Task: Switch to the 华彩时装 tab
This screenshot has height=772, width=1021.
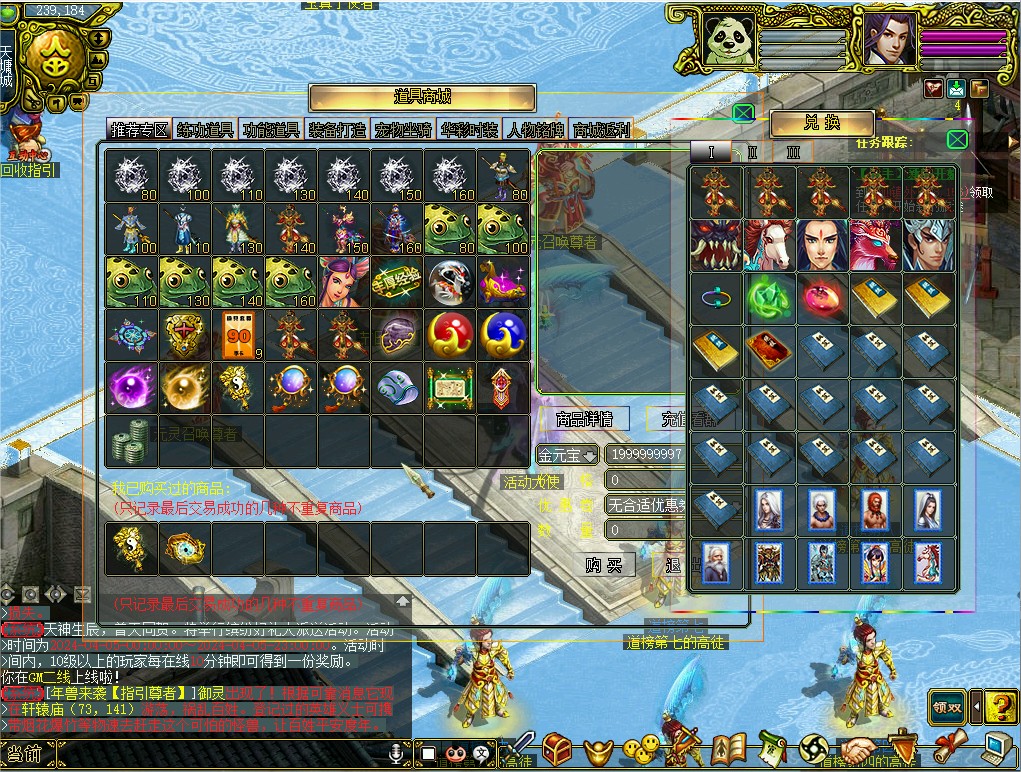Action: (469, 130)
